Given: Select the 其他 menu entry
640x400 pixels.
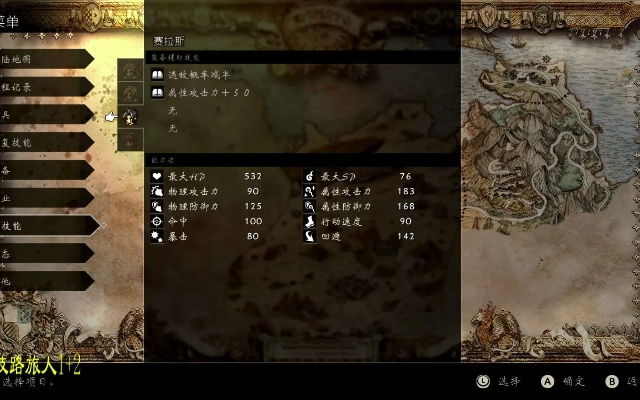Looking at the screenshot, I should pyautogui.click(x=40, y=282).
